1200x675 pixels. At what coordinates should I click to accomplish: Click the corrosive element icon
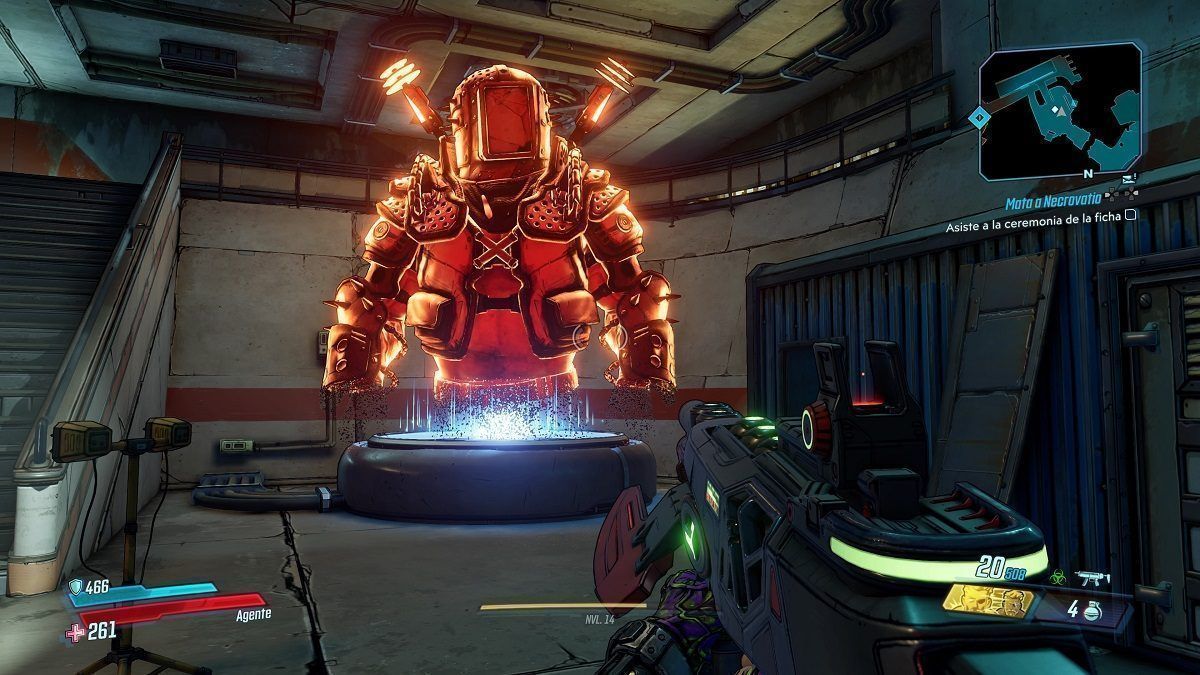pos(1058,576)
